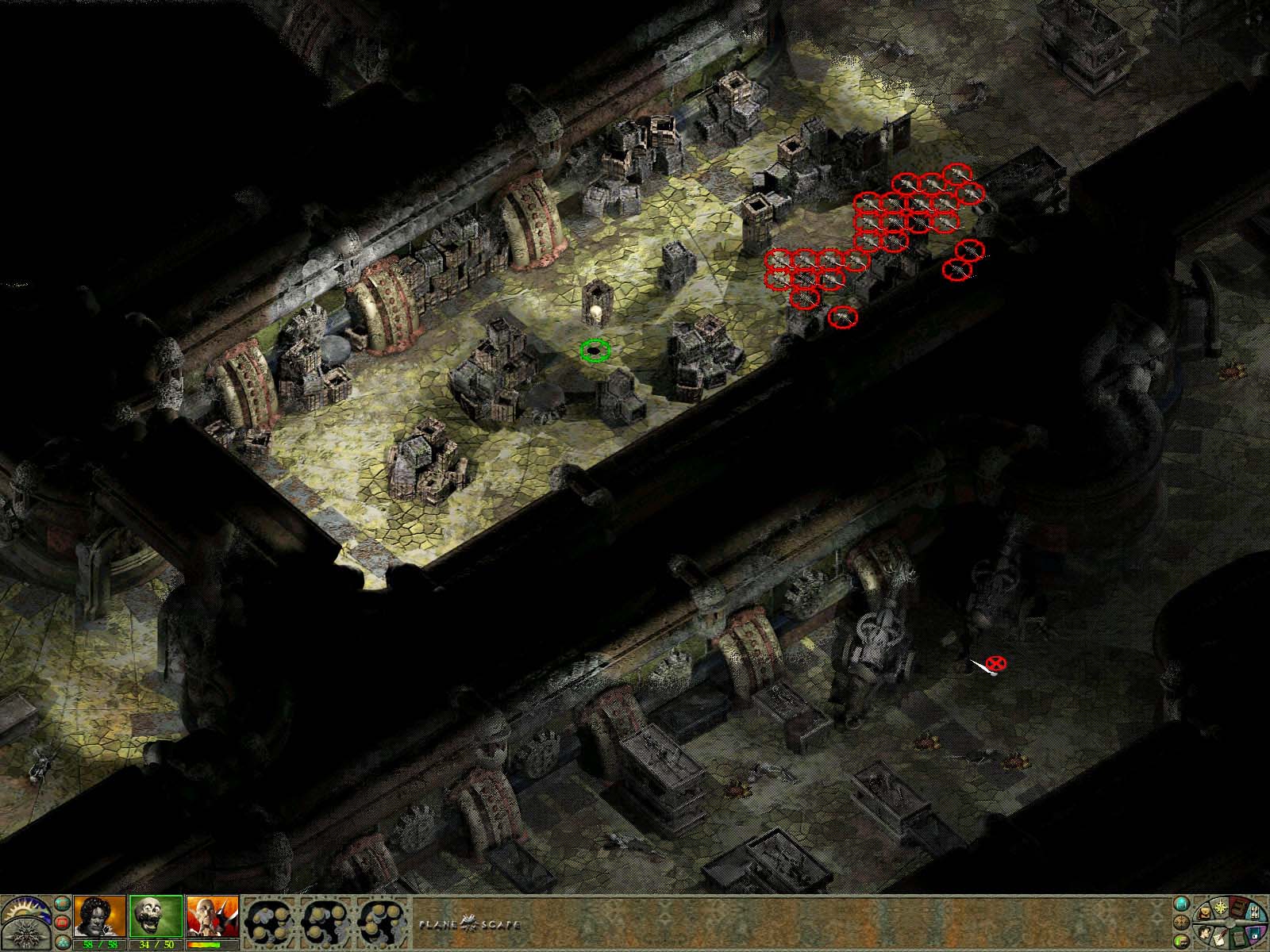Click the cyan round button near menu wheel
This screenshot has height=952, width=1270.
(1182, 904)
